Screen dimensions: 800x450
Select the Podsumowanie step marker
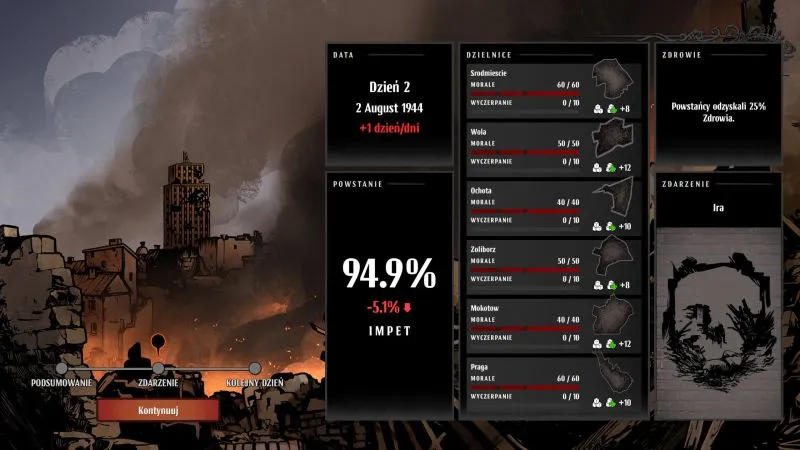62,368
